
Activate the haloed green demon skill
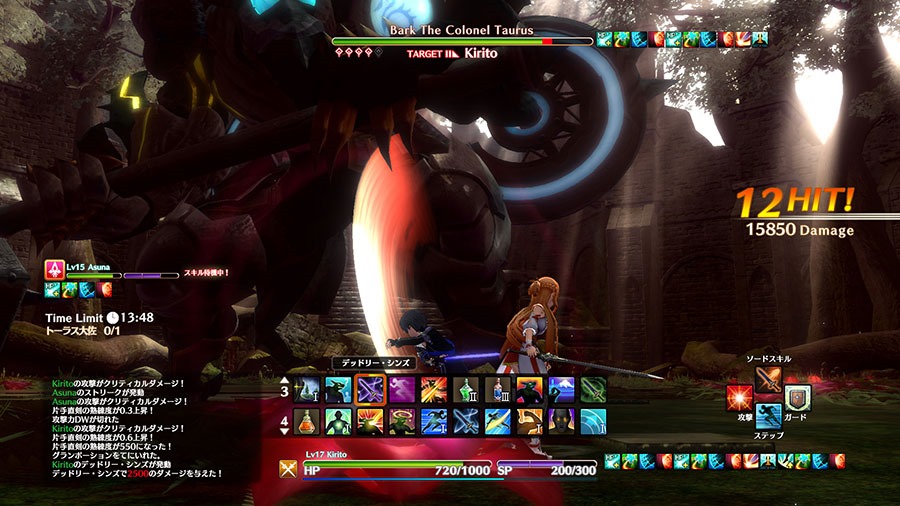pos(402,421)
